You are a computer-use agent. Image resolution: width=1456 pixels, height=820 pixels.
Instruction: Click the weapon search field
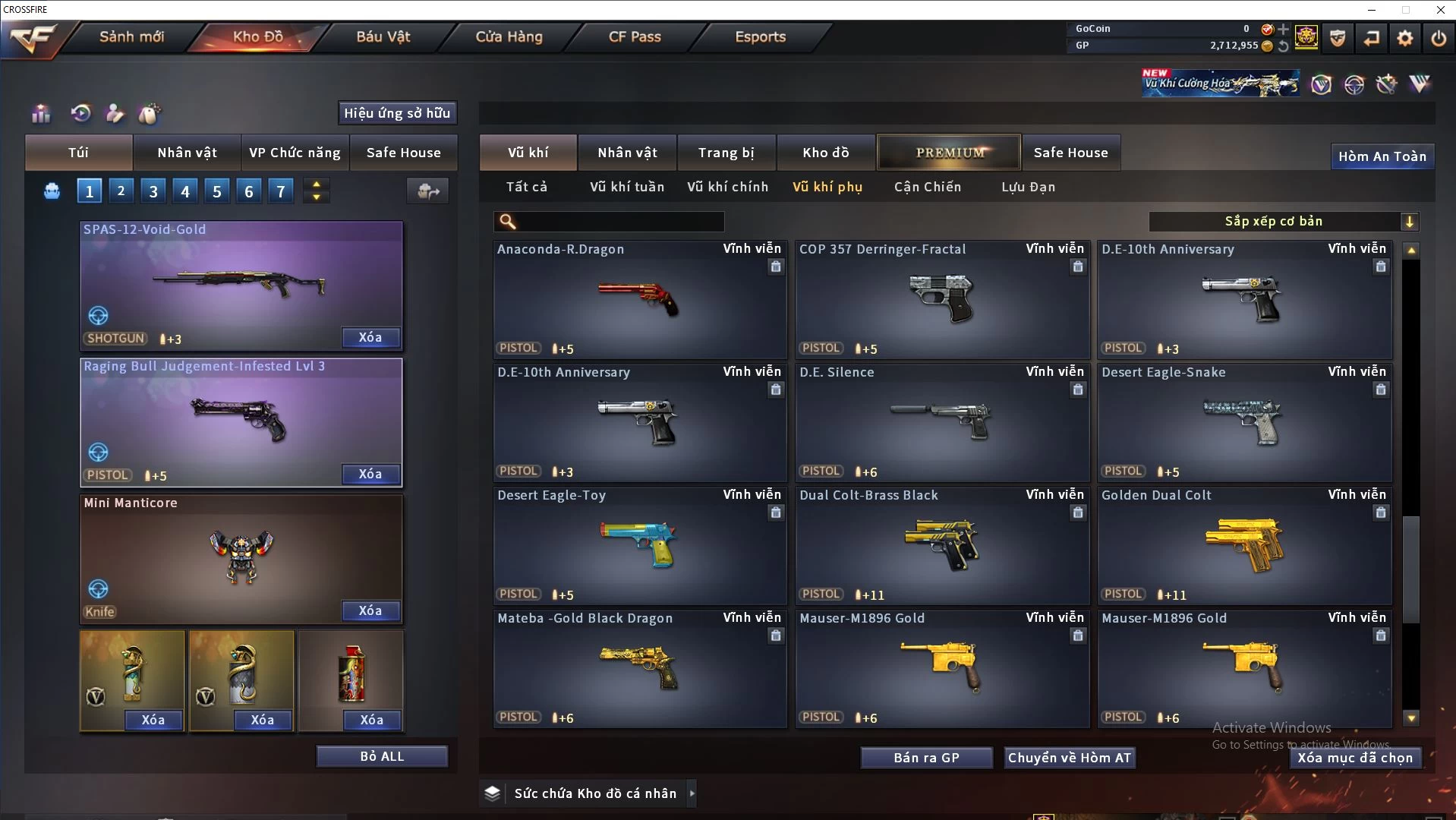[x=619, y=222]
